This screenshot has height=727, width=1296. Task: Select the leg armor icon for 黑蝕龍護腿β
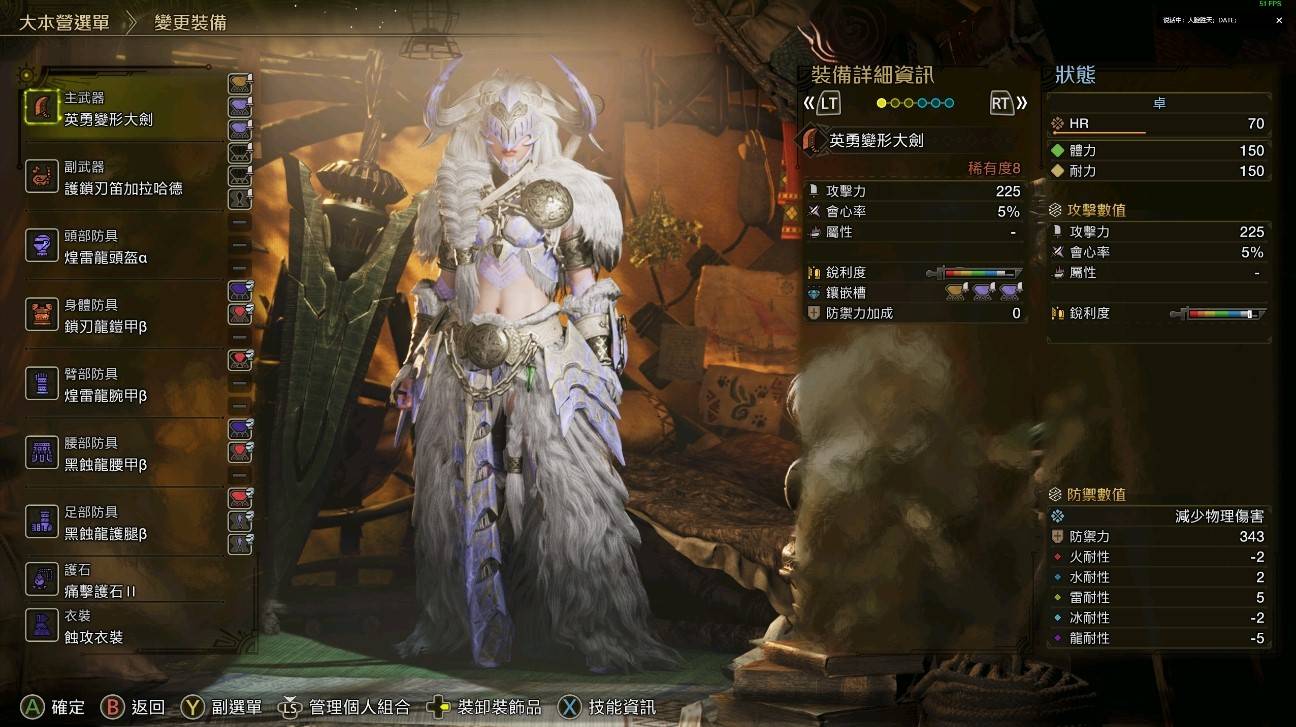[x=42, y=521]
